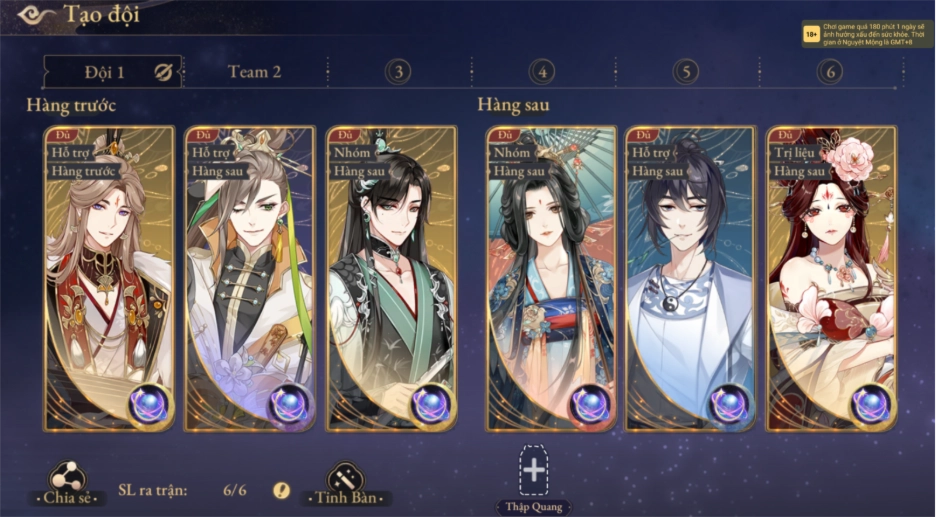Show deployment count info via exclamation icon
Screen dimensions: 936x517
(282, 490)
